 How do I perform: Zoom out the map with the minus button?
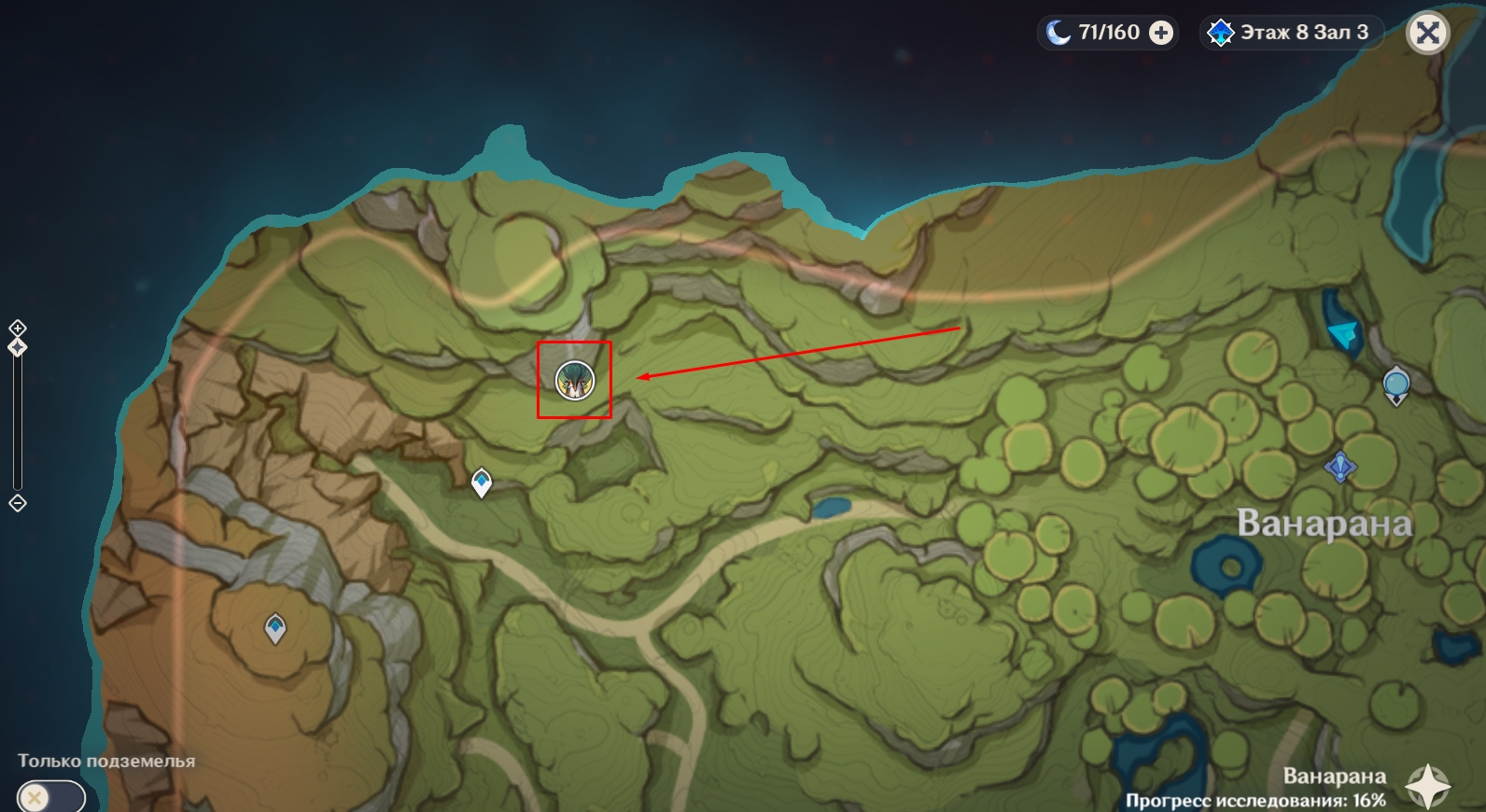coord(18,504)
